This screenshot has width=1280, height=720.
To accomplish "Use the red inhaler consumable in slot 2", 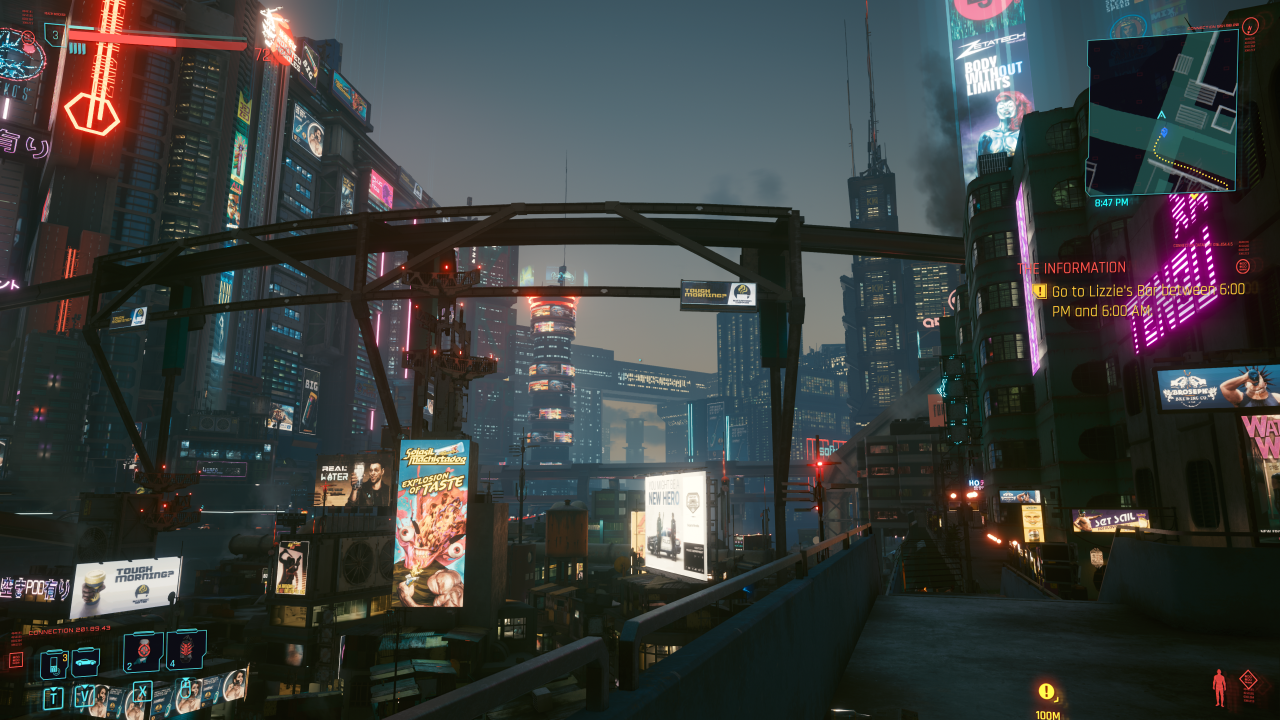I will (x=143, y=651).
